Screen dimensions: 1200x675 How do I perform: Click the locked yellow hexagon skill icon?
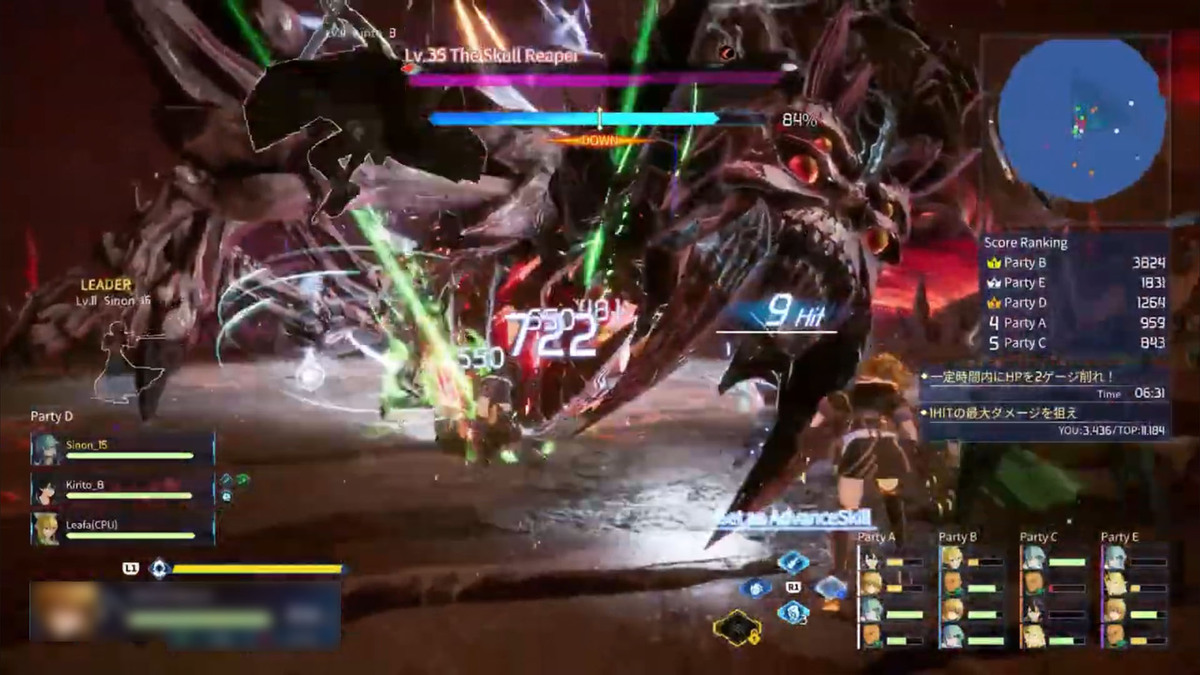tap(736, 628)
